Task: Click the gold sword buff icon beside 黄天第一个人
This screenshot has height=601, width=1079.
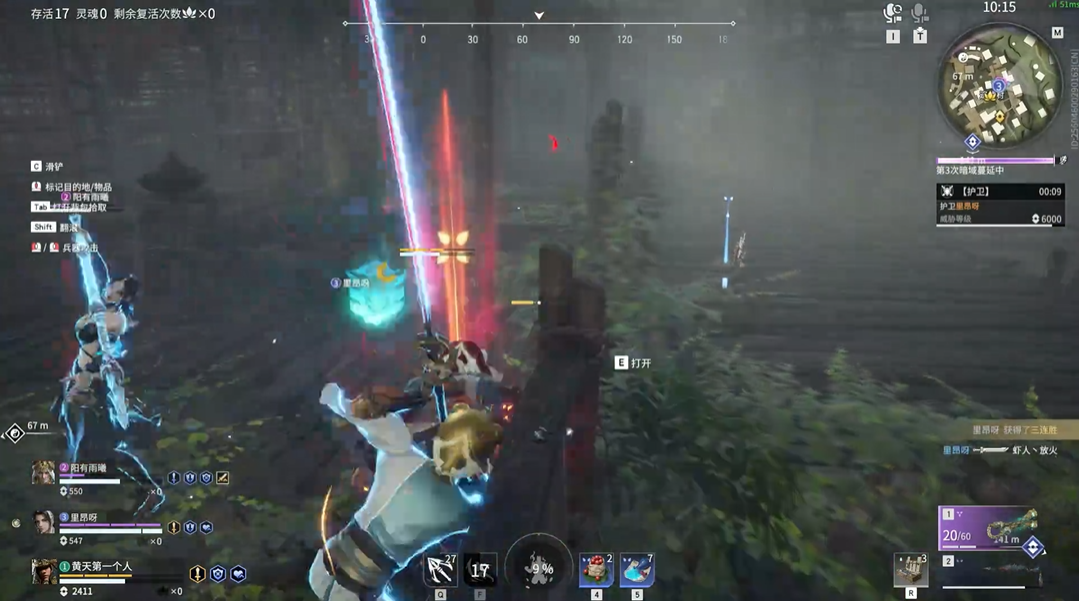Action: 198,574
